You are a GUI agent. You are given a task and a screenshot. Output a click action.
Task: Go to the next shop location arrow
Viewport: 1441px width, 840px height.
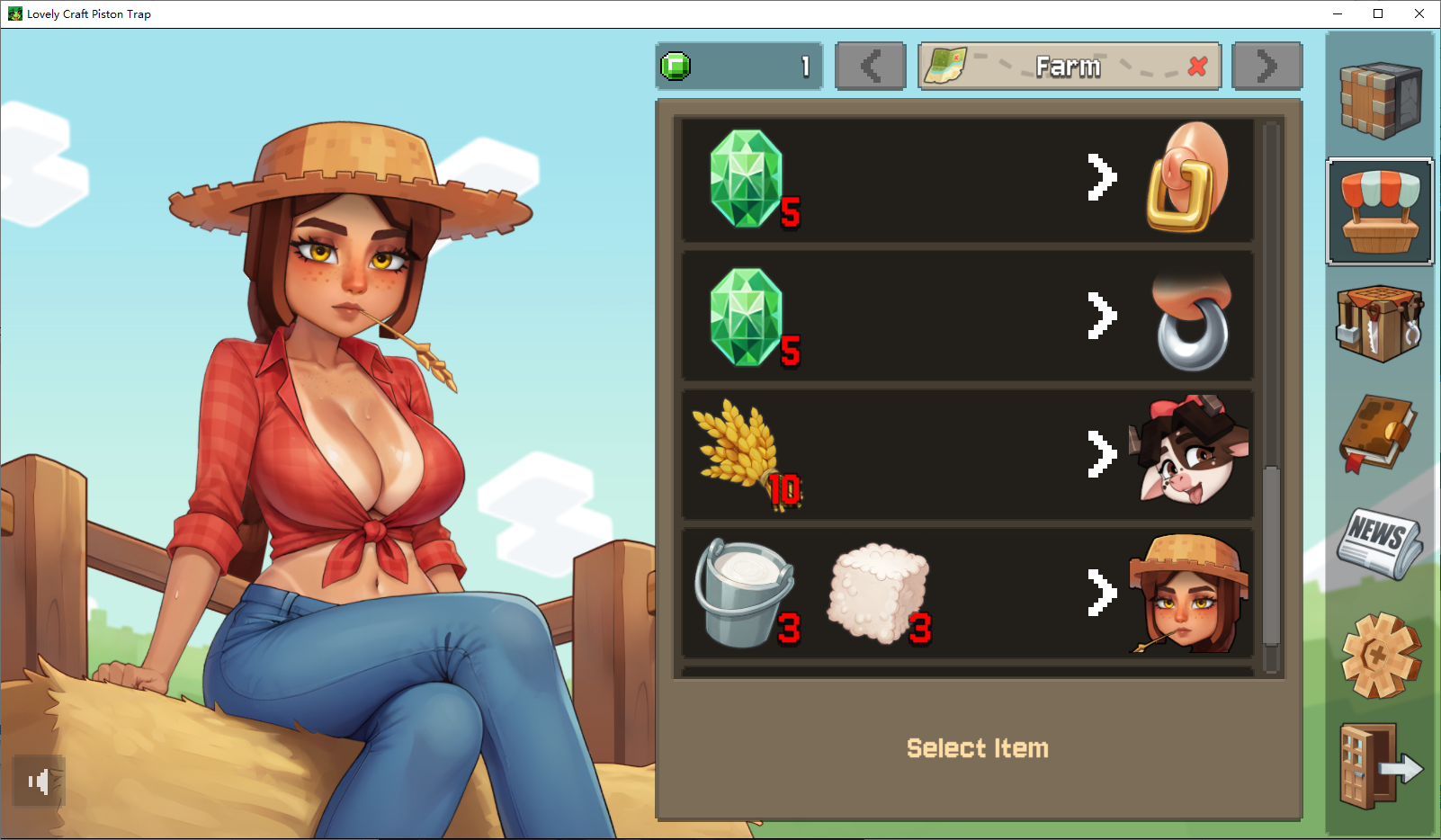point(1266,67)
